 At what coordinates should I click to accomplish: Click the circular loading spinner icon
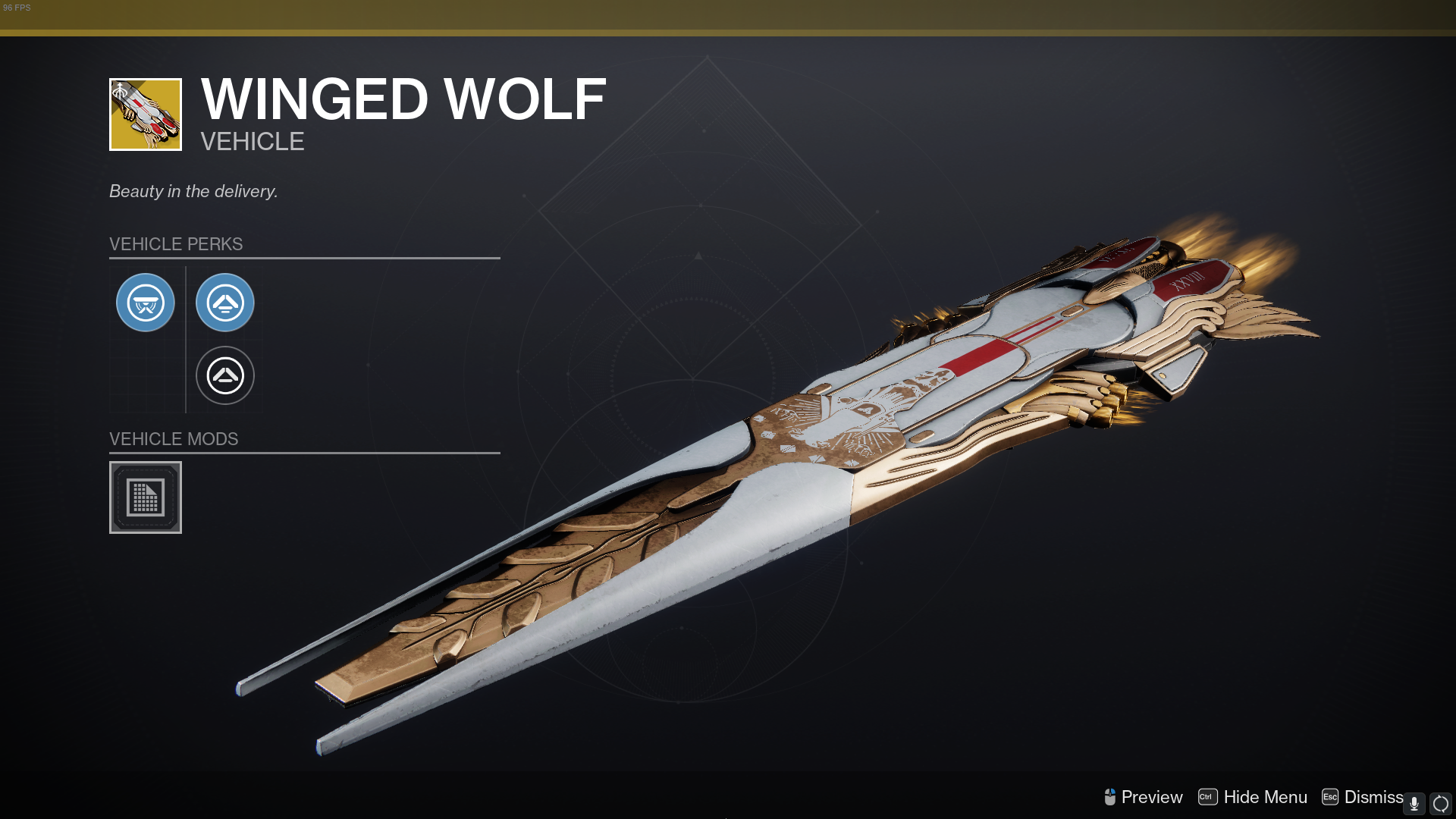1439,799
